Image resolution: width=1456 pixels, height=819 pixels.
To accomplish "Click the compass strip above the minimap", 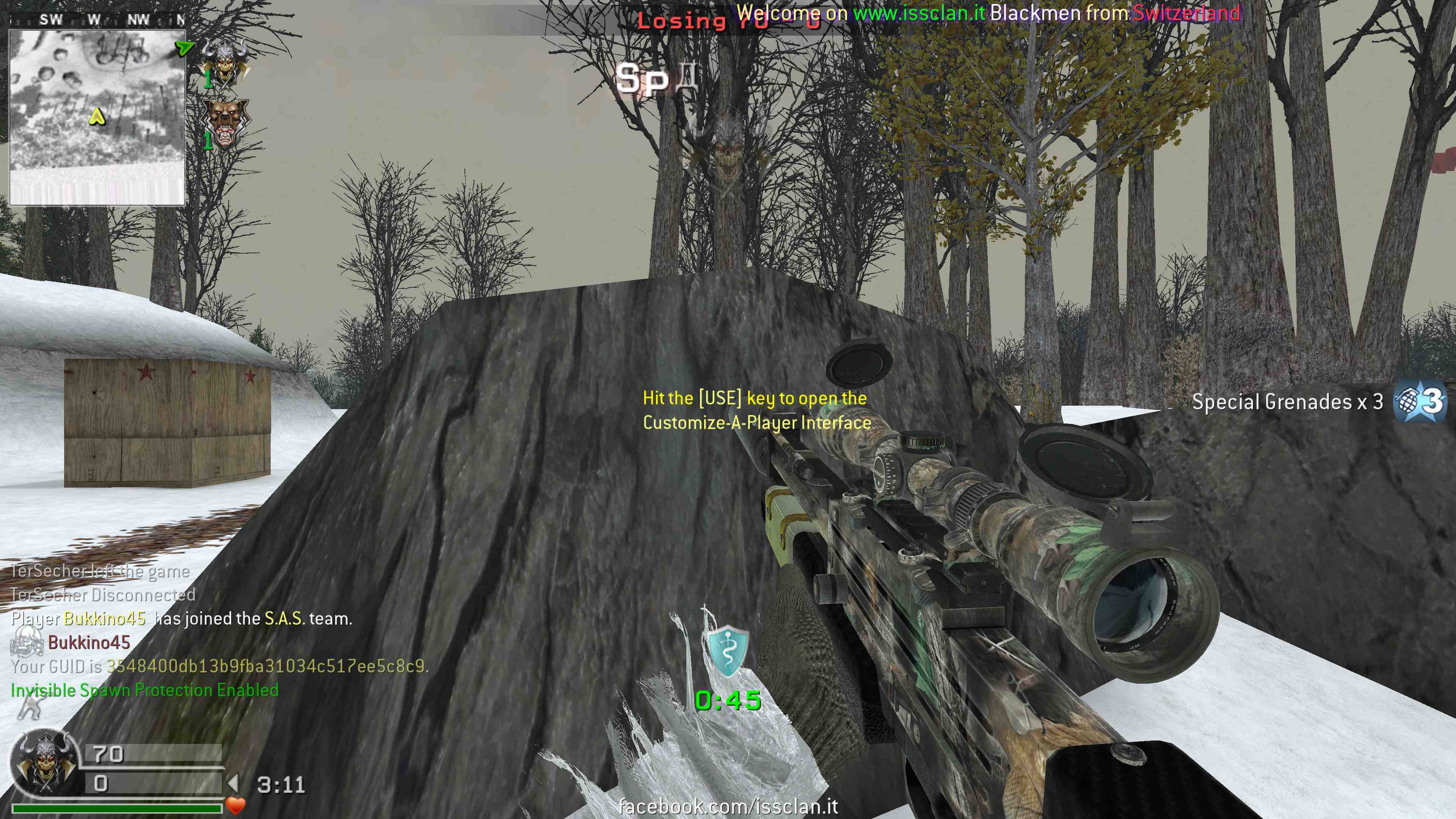I will pos(97,20).
